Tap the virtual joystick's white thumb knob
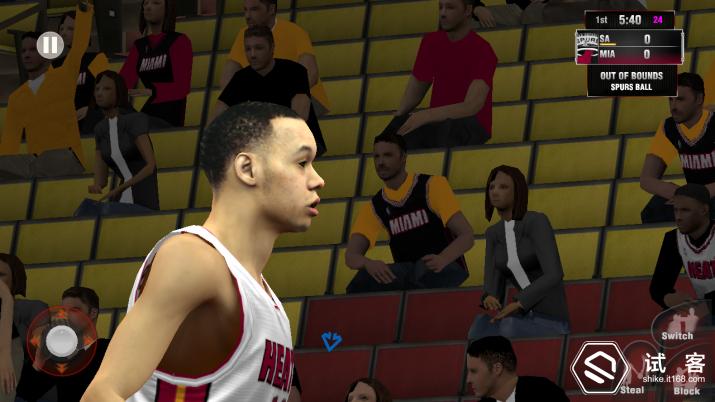The image size is (715, 402). coord(62,341)
